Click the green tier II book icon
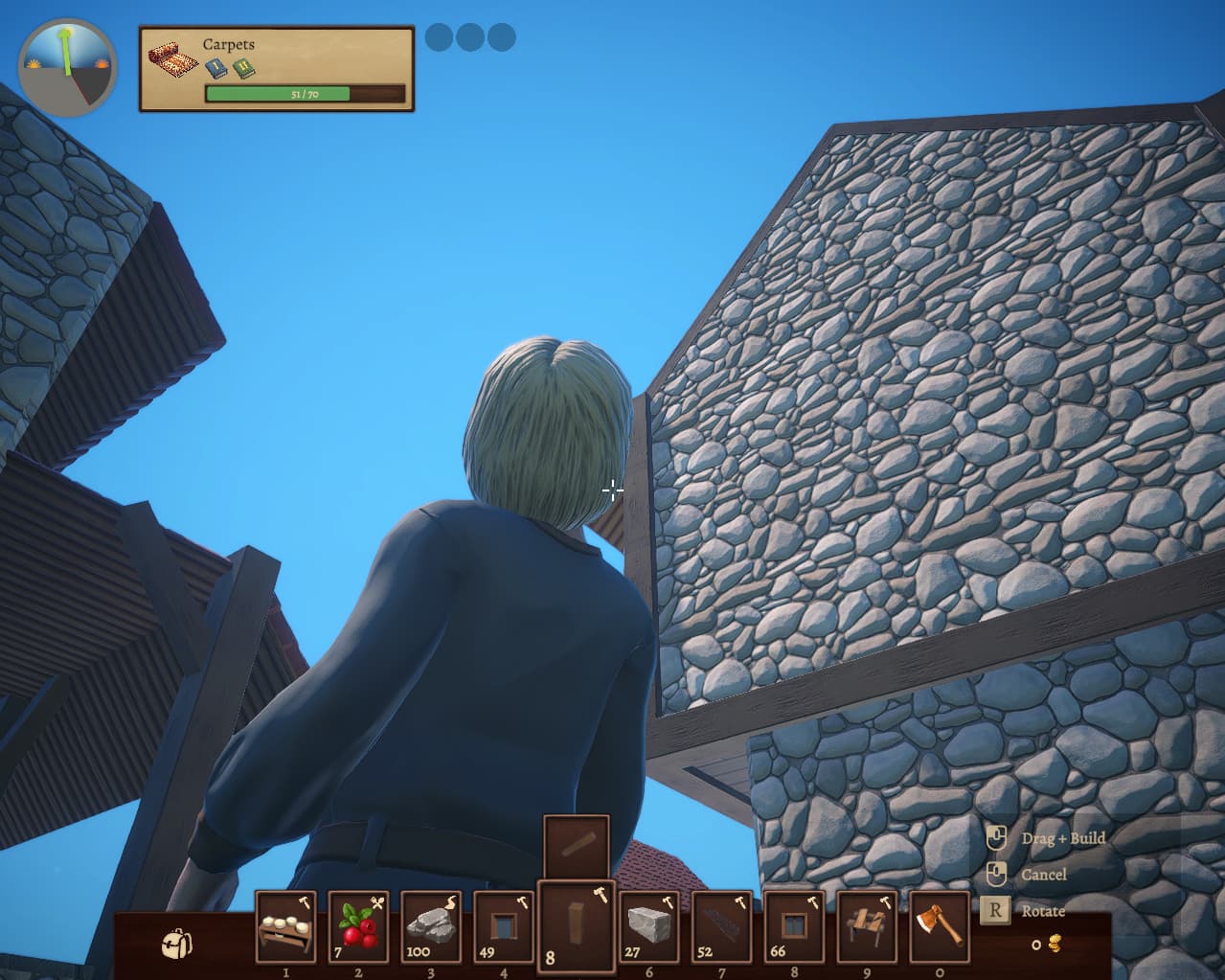 coord(243,68)
